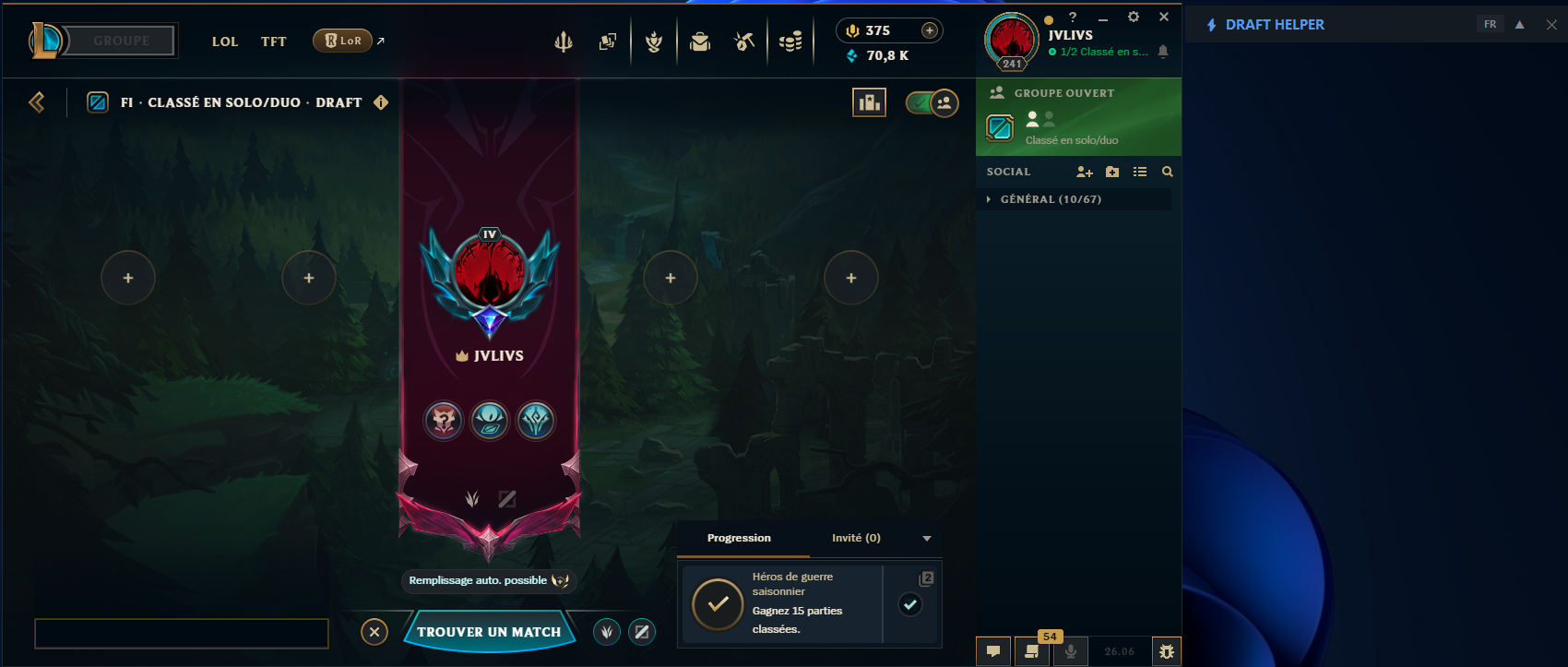Close the Draft Helper overlay panel
Image resolution: width=1568 pixels, height=667 pixels.
click(1551, 25)
